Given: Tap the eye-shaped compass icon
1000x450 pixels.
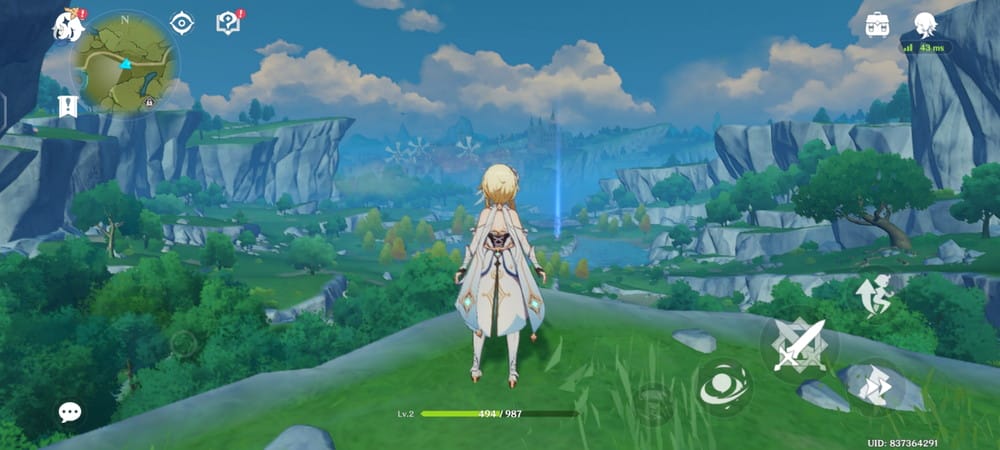Looking at the screenshot, I should 181,23.
